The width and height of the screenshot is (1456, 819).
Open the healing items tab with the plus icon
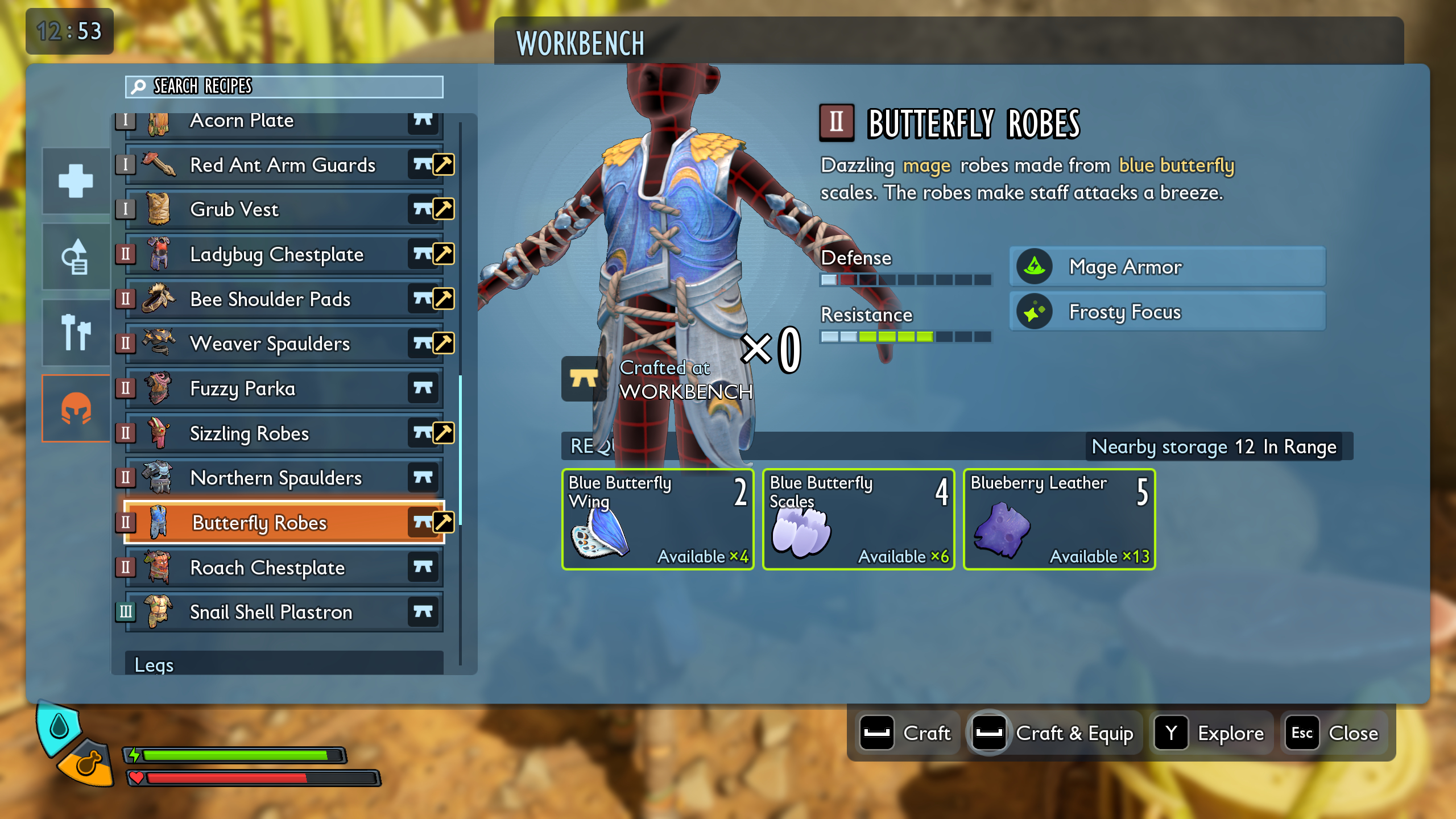tap(75, 181)
